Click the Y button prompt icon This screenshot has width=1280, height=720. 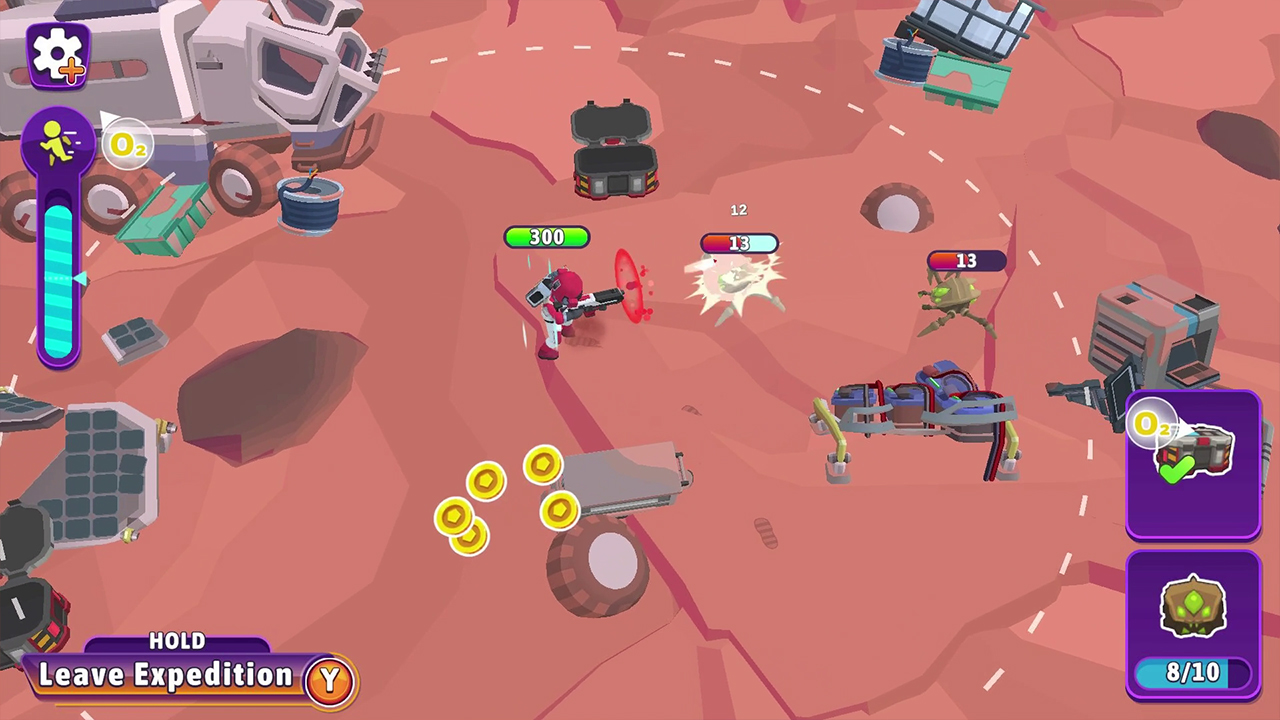330,676
